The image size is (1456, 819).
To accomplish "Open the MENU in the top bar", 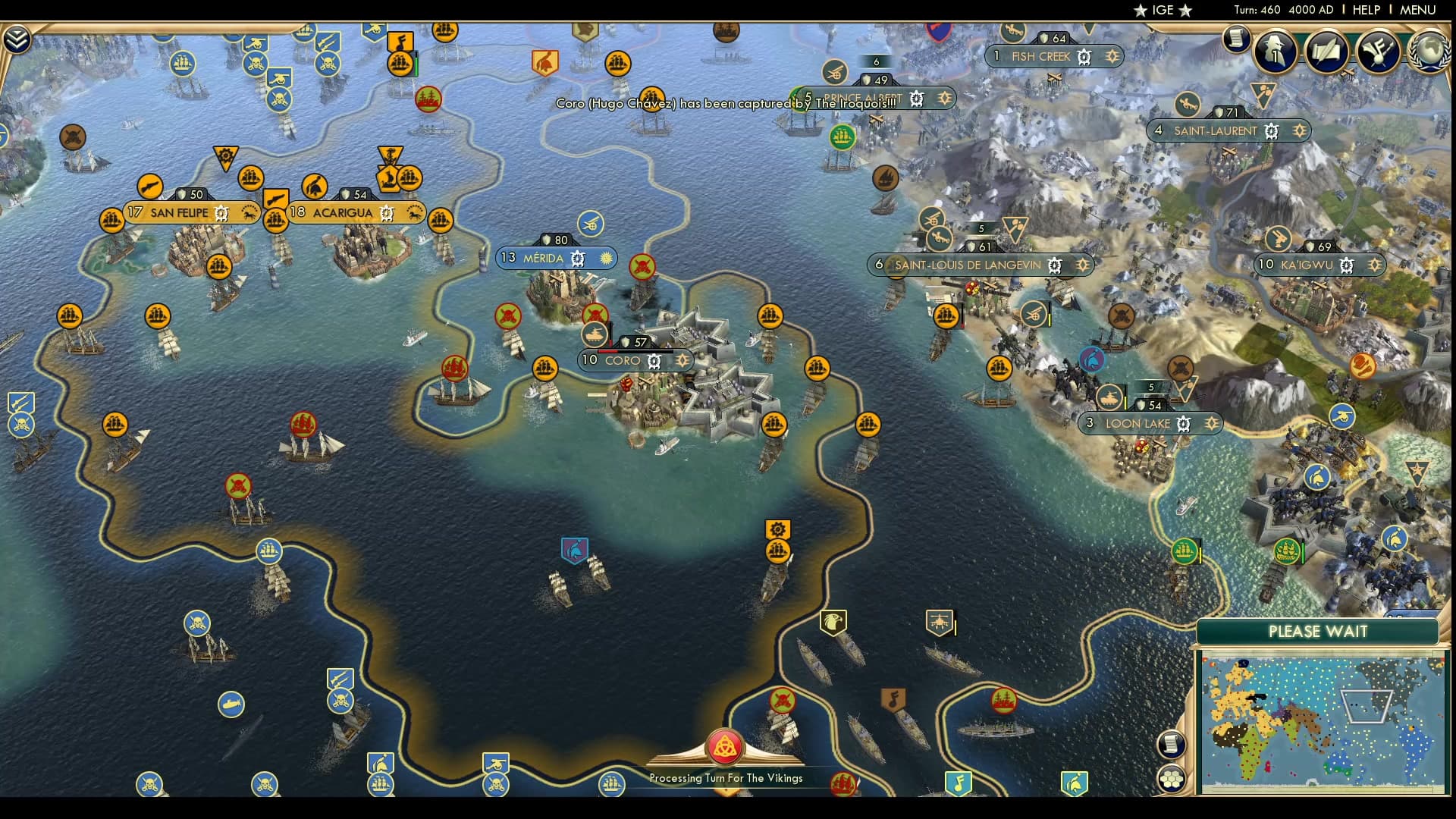I will 1417,10.
